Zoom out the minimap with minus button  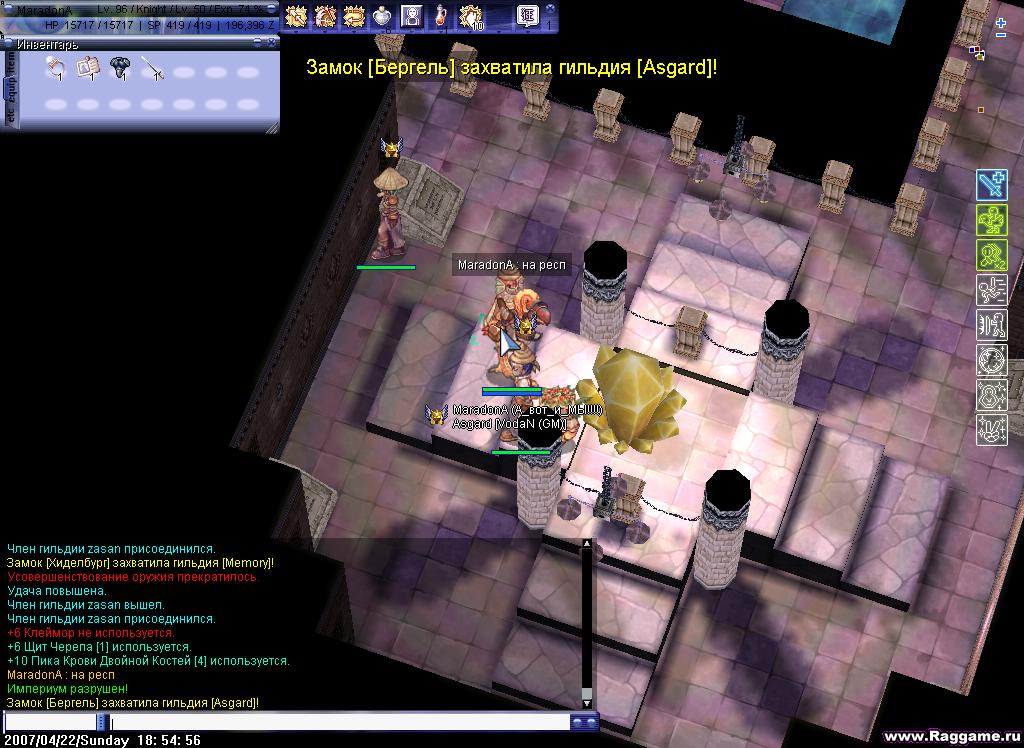coord(1001,35)
